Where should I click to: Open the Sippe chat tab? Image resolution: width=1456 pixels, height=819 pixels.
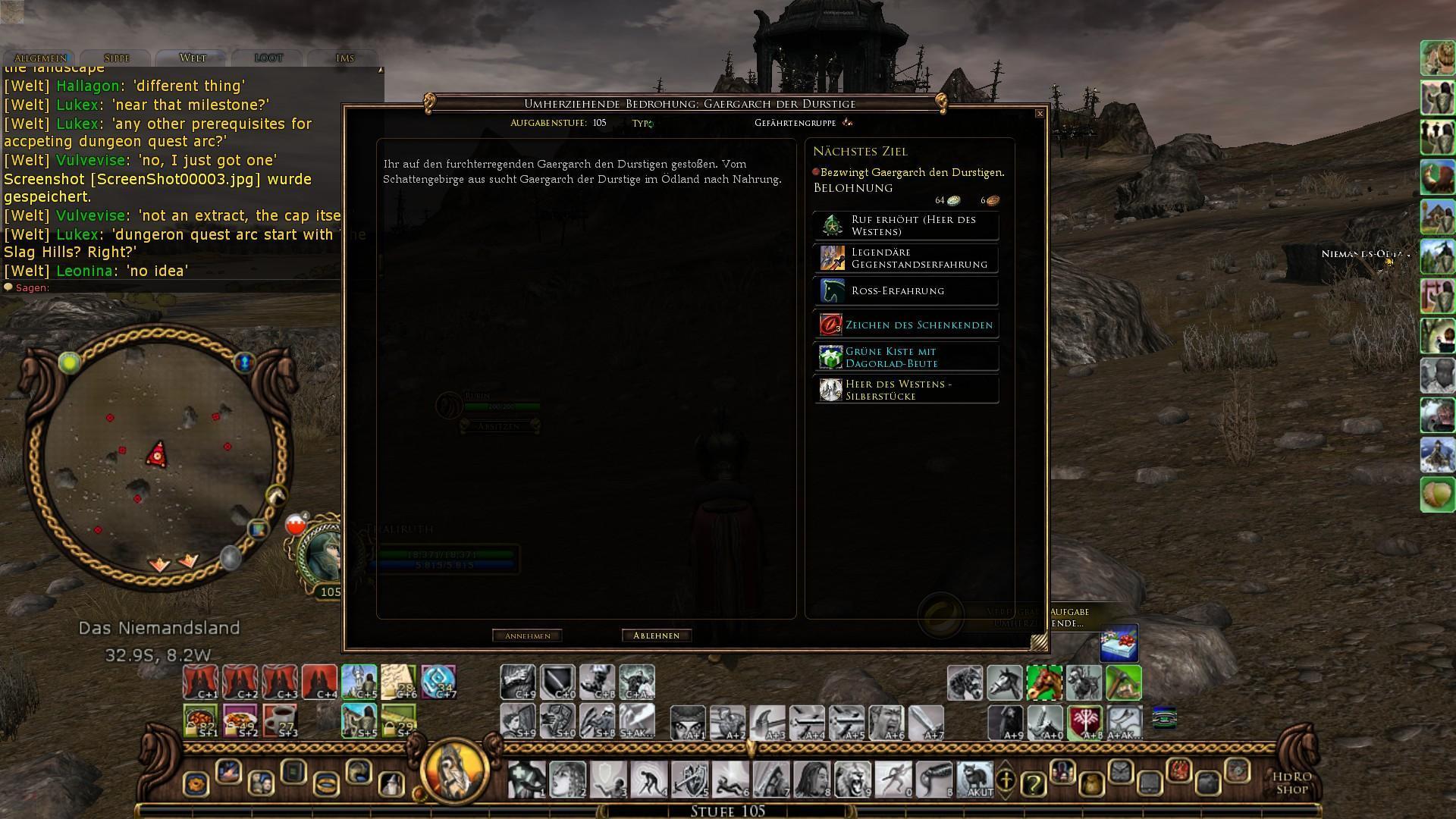pyautogui.click(x=117, y=58)
